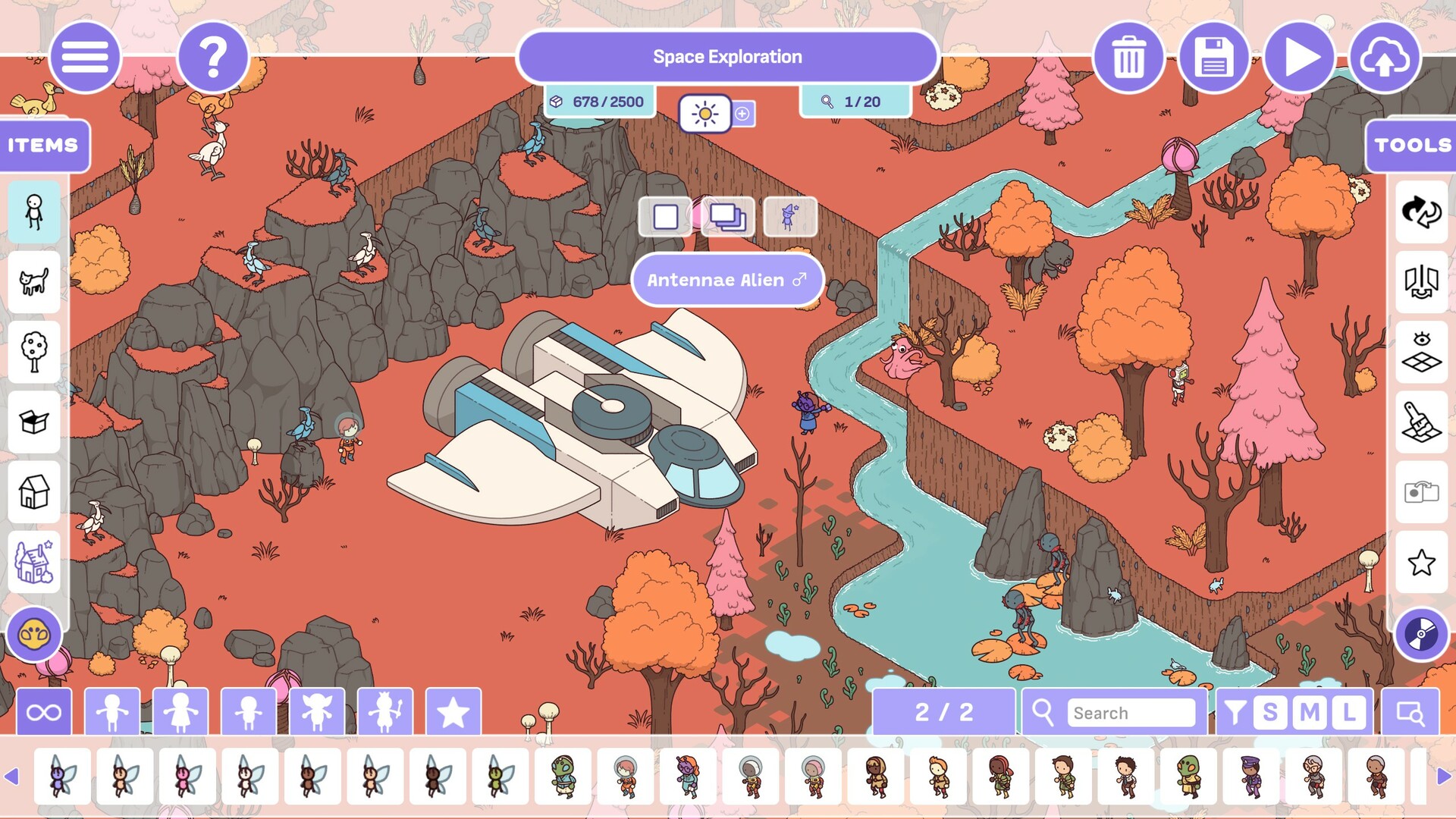Open the Animals category with the cat icon

(x=33, y=282)
